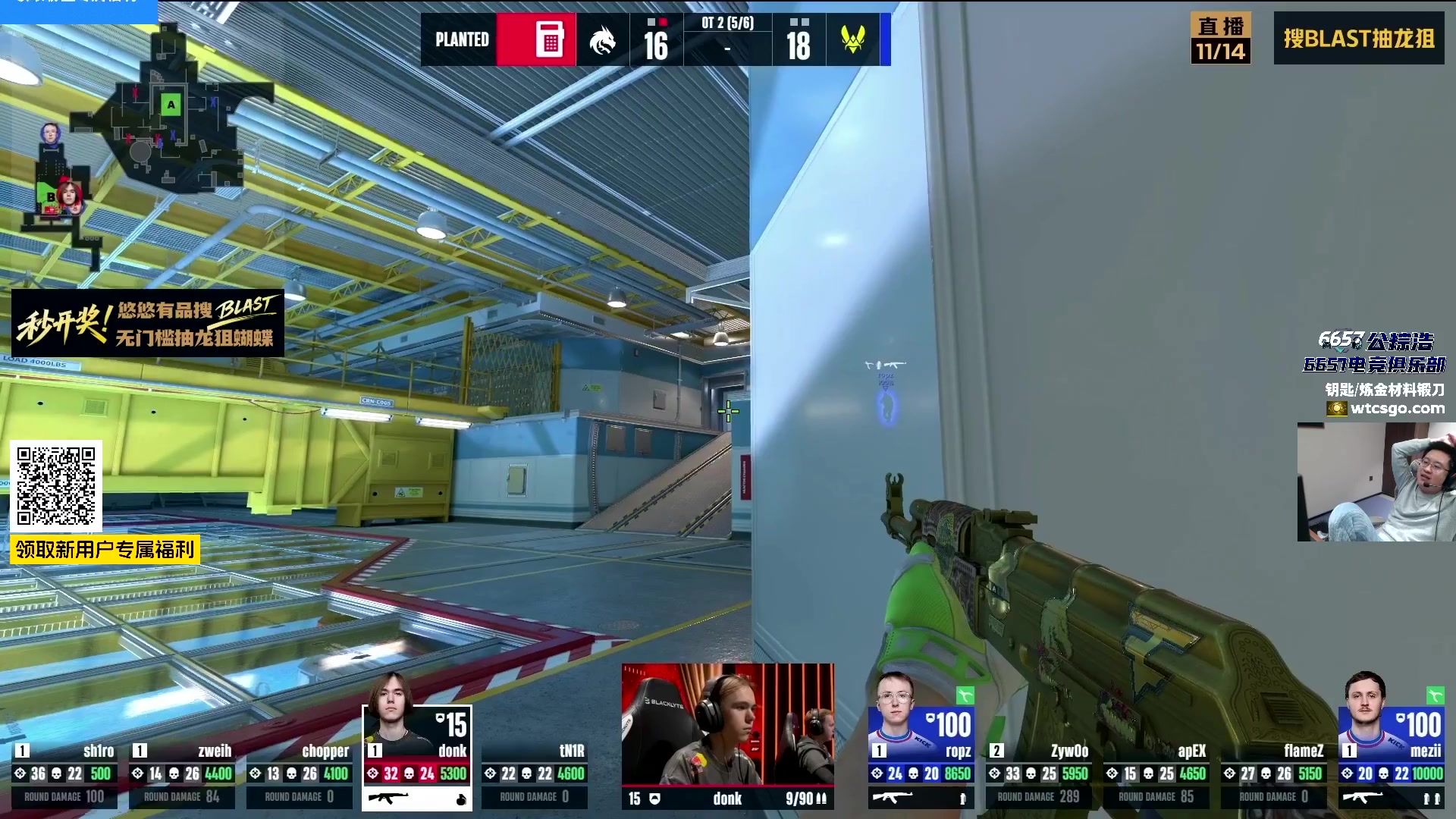The image size is (1456, 819).
Task: Select mezii's player card
Action: point(1391,758)
